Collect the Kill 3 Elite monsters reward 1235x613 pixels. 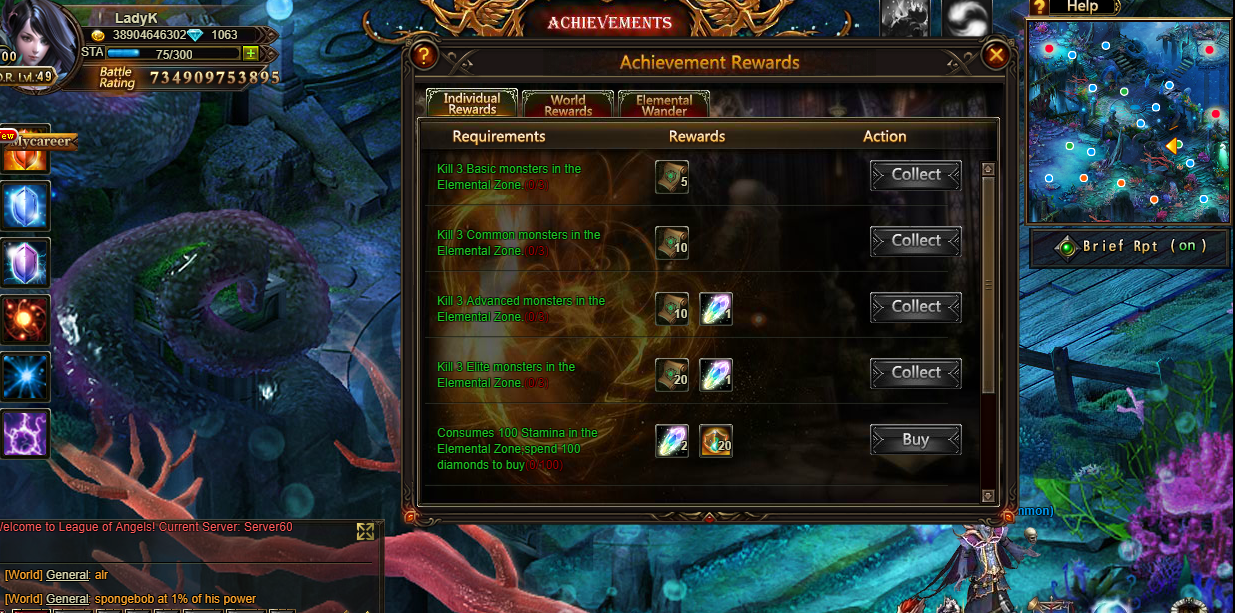click(x=915, y=373)
